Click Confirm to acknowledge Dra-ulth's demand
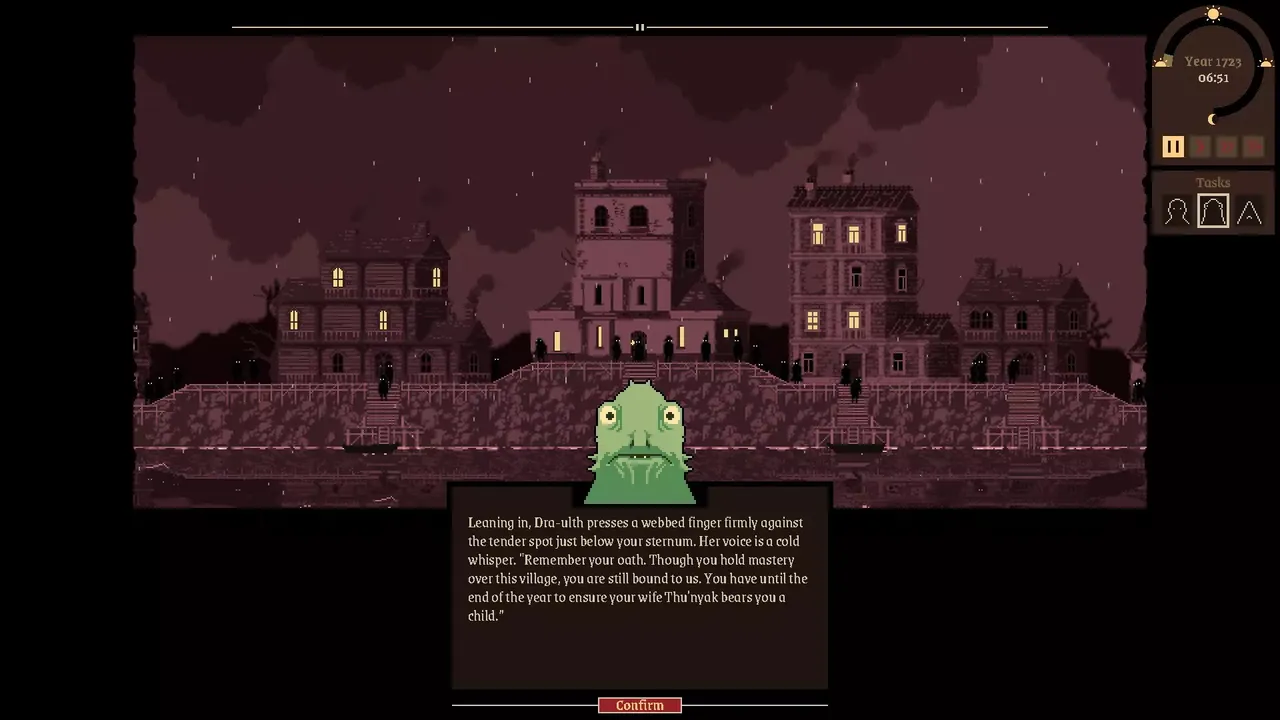 pyautogui.click(x=639, y=705)
